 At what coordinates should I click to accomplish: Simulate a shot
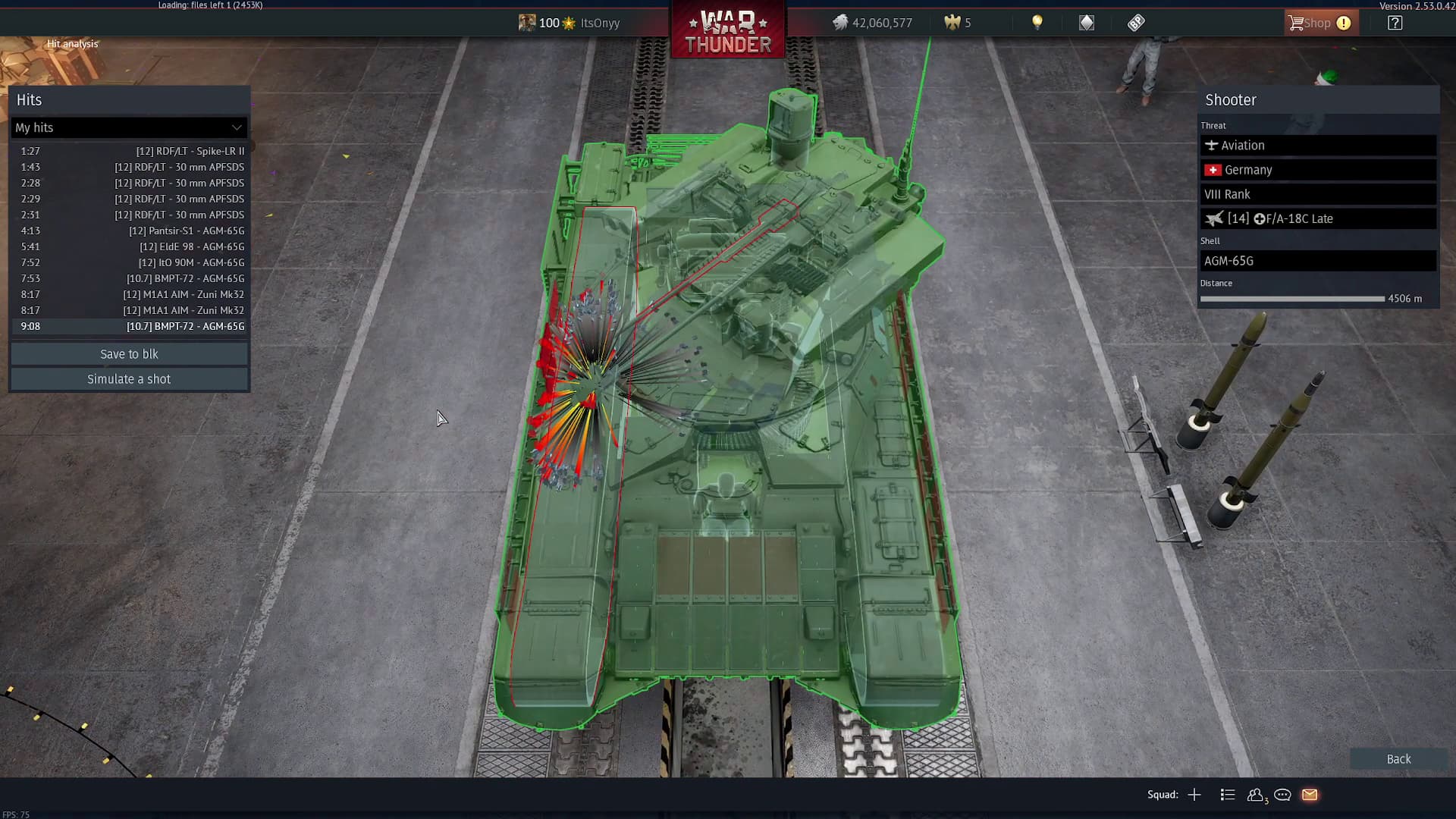[129, 379]
